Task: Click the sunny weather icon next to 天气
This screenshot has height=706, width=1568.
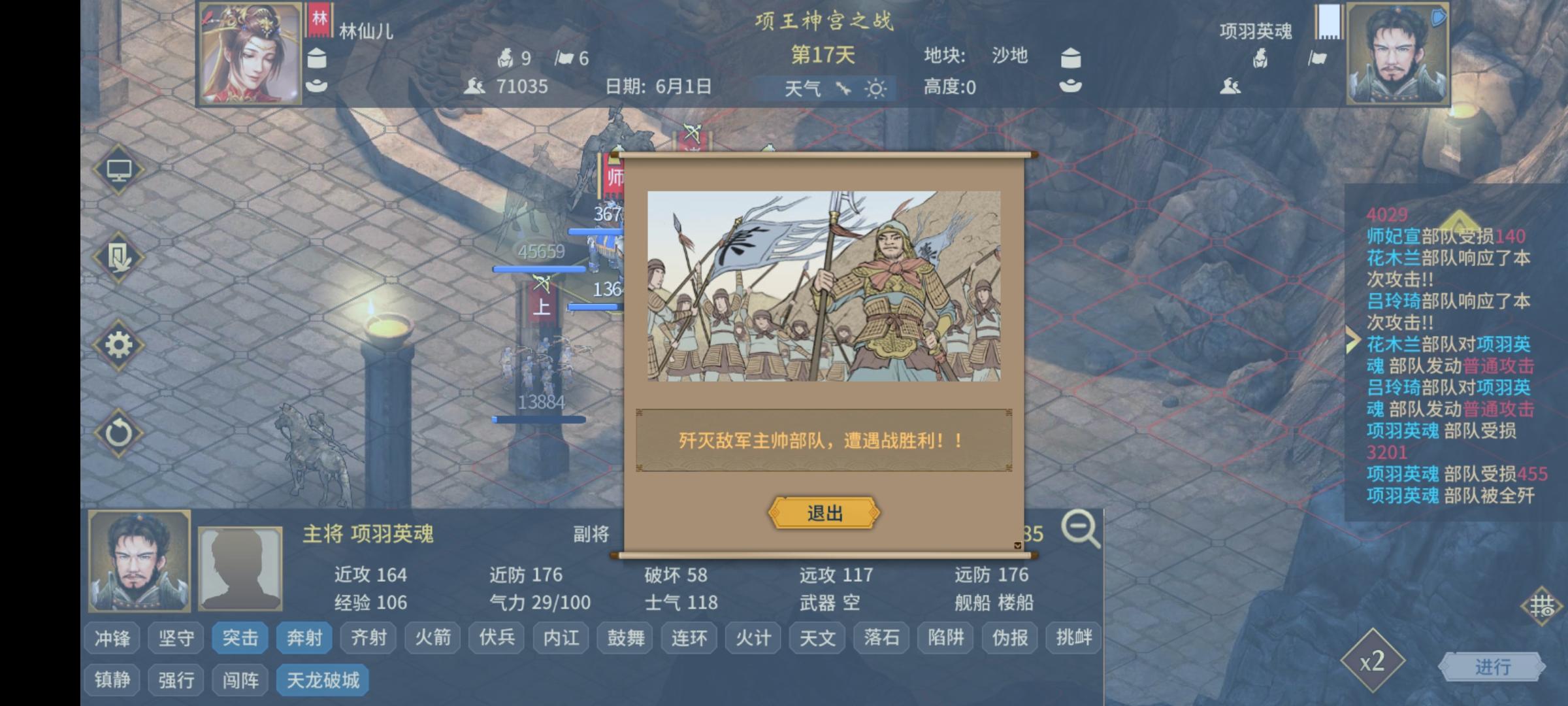Action: pos(876,88)
